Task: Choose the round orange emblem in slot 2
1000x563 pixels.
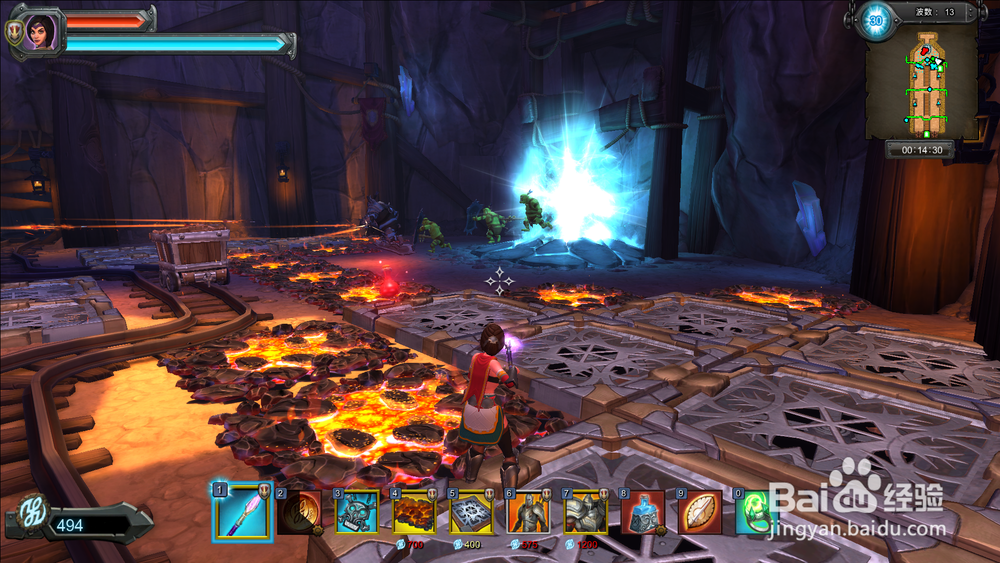Action: pyautogui.click(x=299, y=511)
